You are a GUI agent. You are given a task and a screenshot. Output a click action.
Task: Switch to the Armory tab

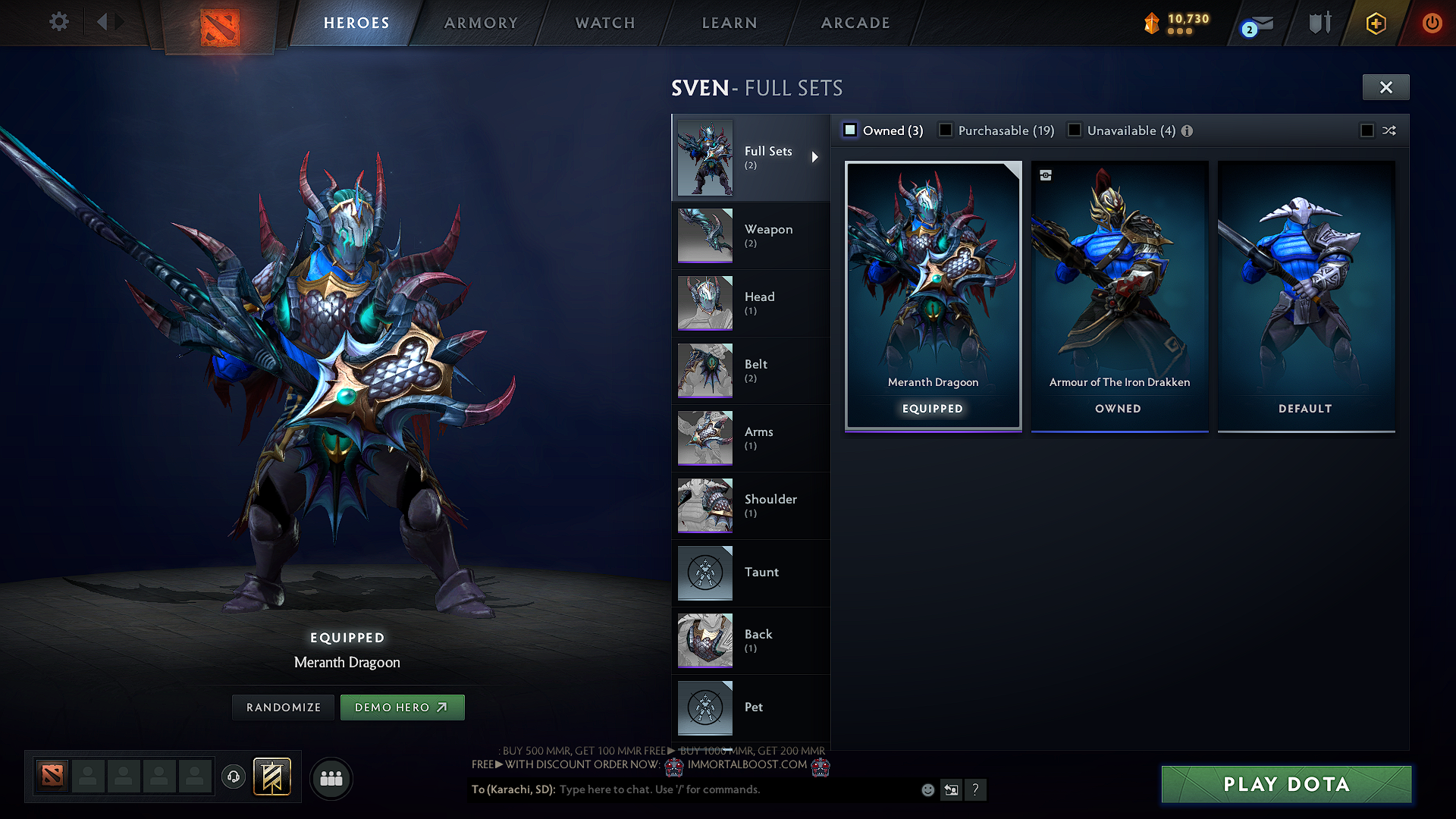[481, 23]
